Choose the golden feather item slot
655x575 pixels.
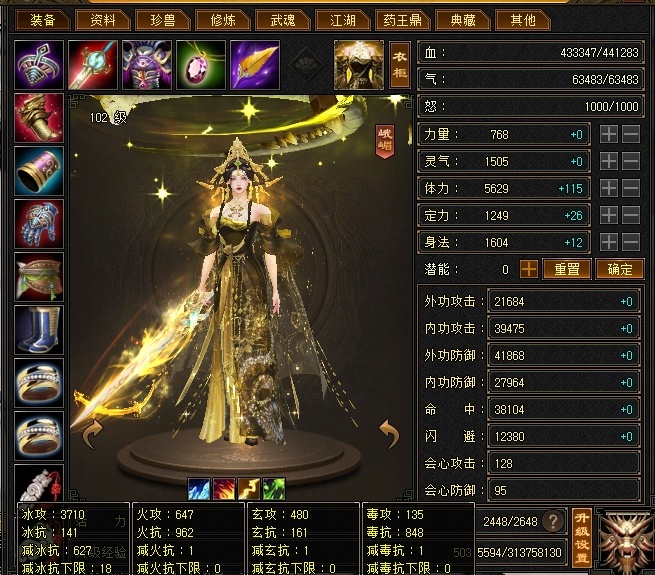tap(255, 65)
